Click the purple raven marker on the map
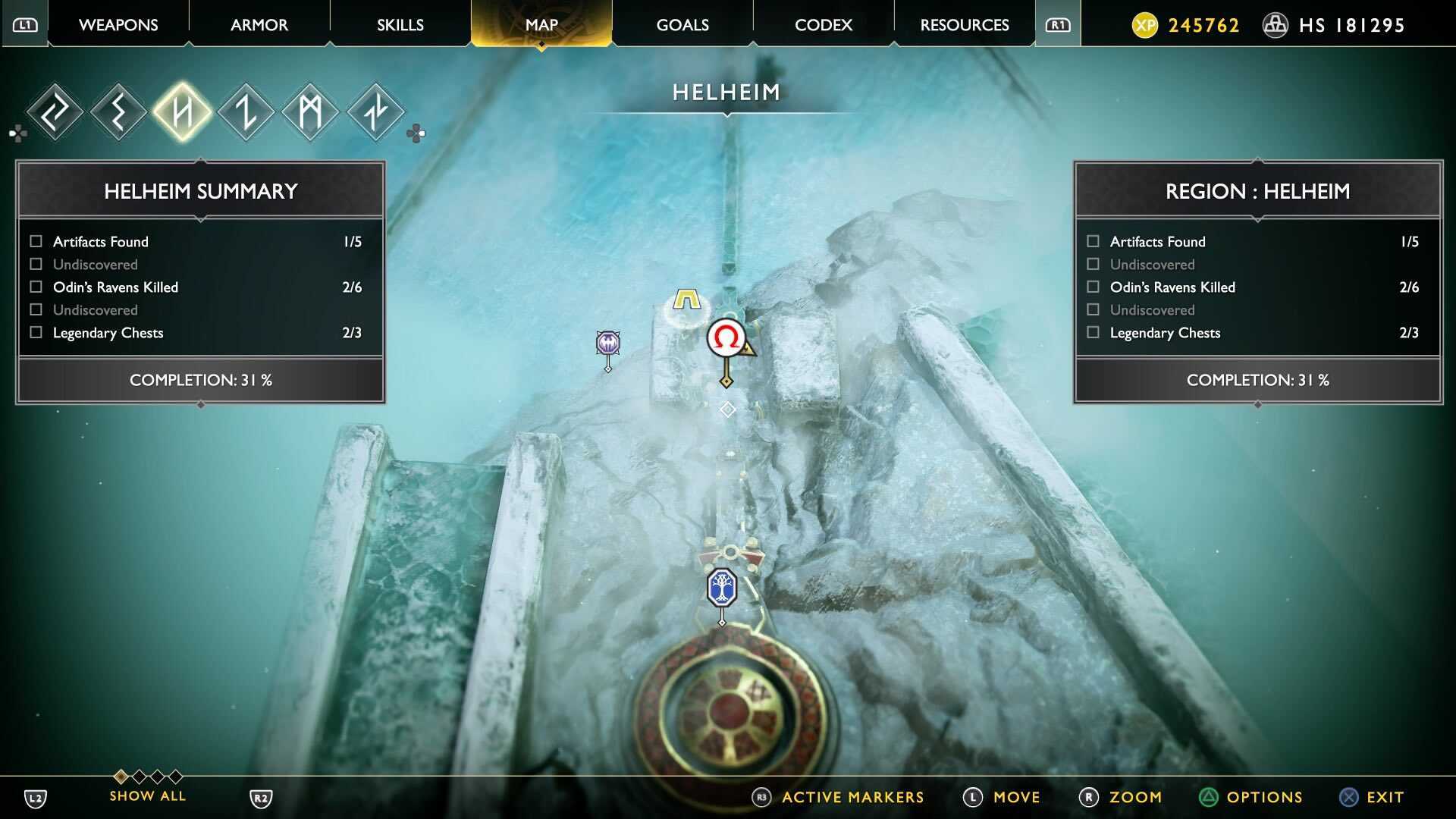The width and height of the screenshot is (1456, 819). tap(607, 344)
